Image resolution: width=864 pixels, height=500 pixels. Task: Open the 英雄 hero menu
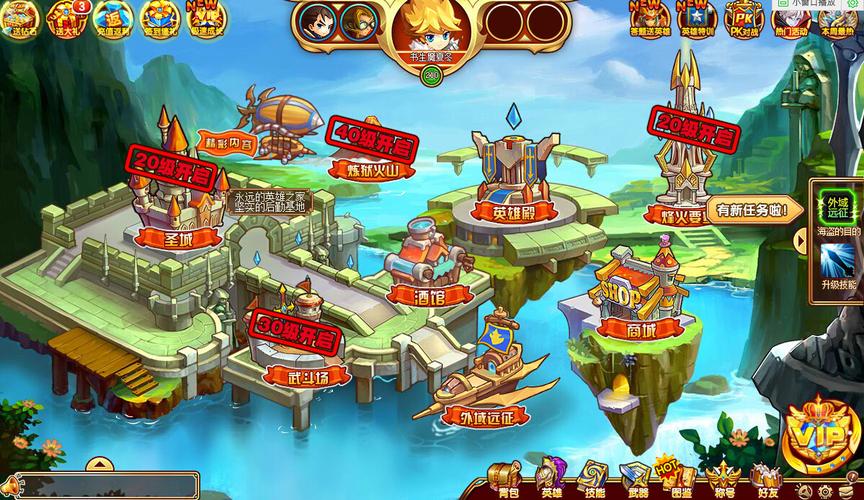click(x=551, y=479)
